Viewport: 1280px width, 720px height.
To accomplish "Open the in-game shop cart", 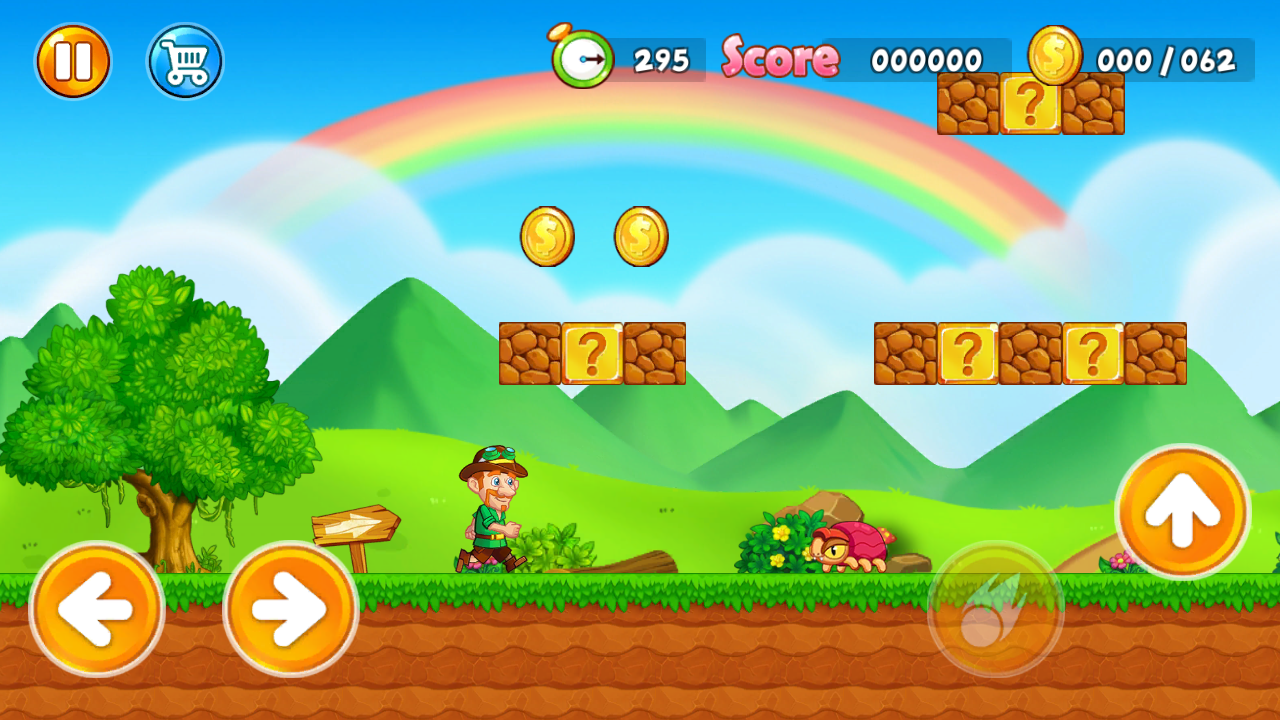I will [x=185, y=61].
